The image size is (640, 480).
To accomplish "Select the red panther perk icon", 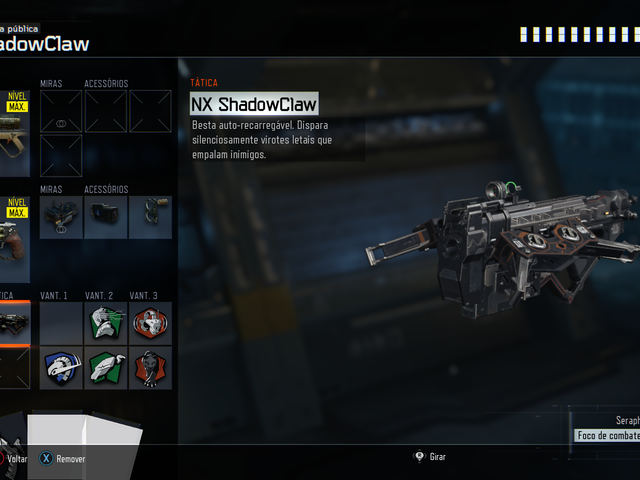I will (150, 367).
